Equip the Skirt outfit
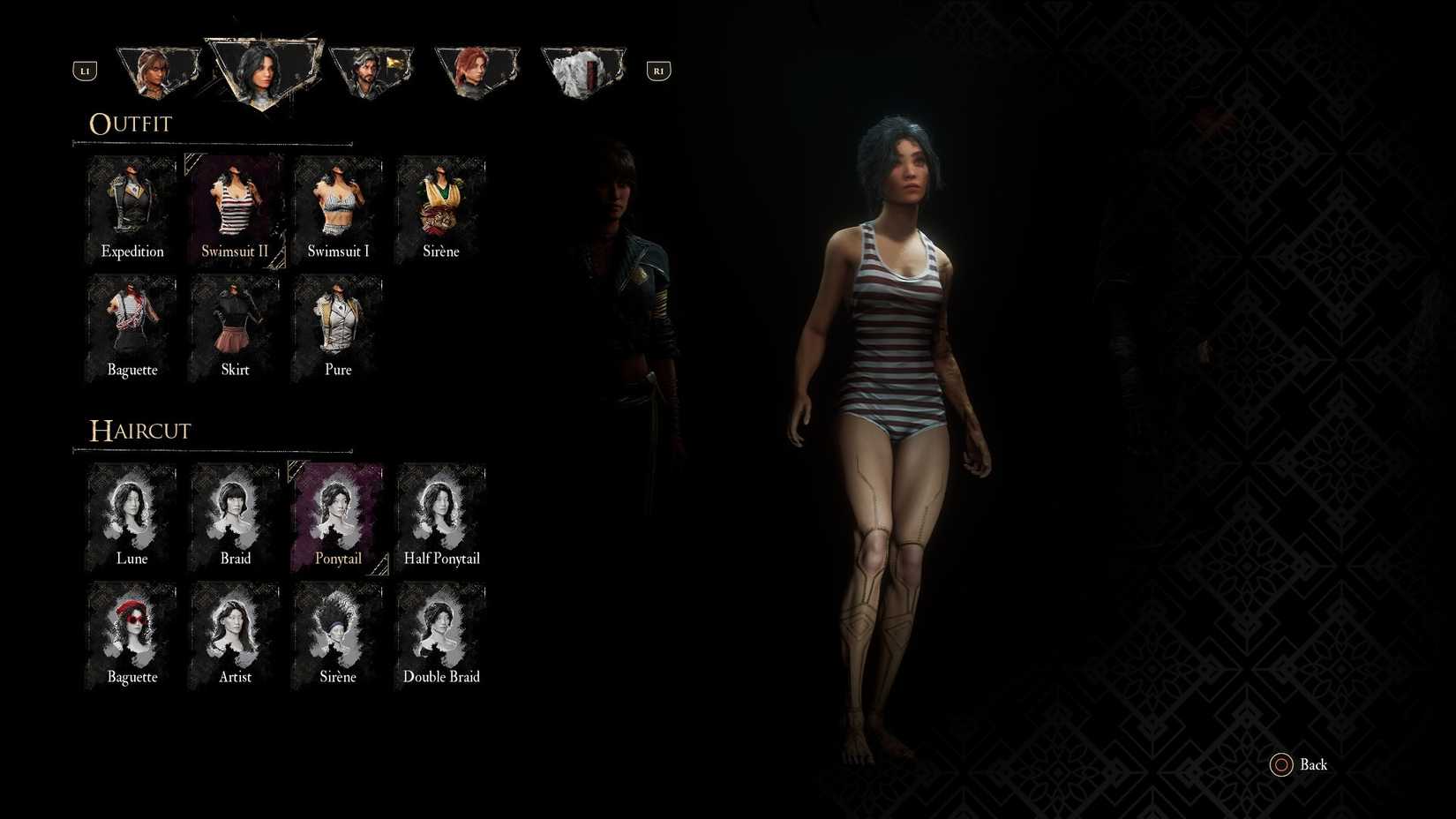 pos(235,327)
